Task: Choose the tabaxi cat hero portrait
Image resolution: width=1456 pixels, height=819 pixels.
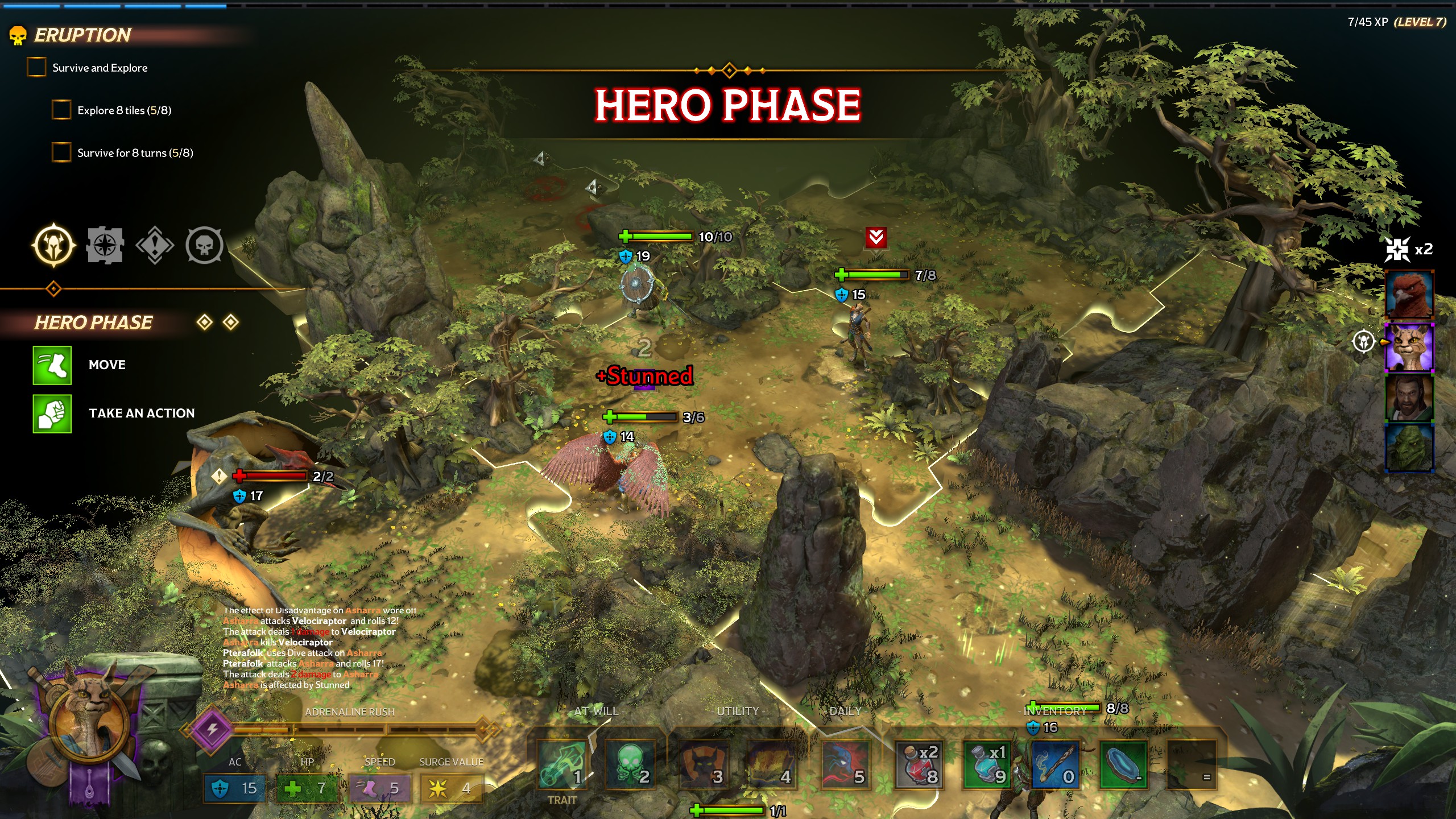Action: [1409, 347]
